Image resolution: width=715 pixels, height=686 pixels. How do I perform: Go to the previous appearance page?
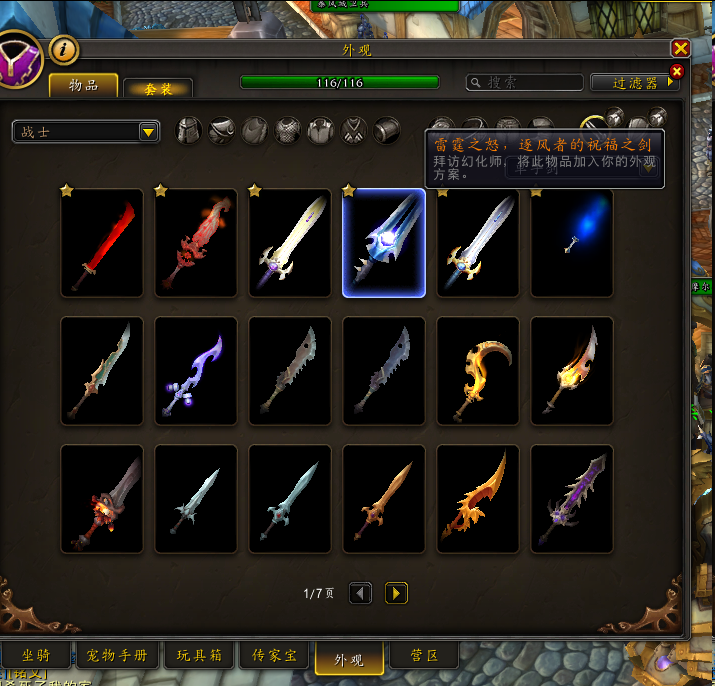[361, 593]
